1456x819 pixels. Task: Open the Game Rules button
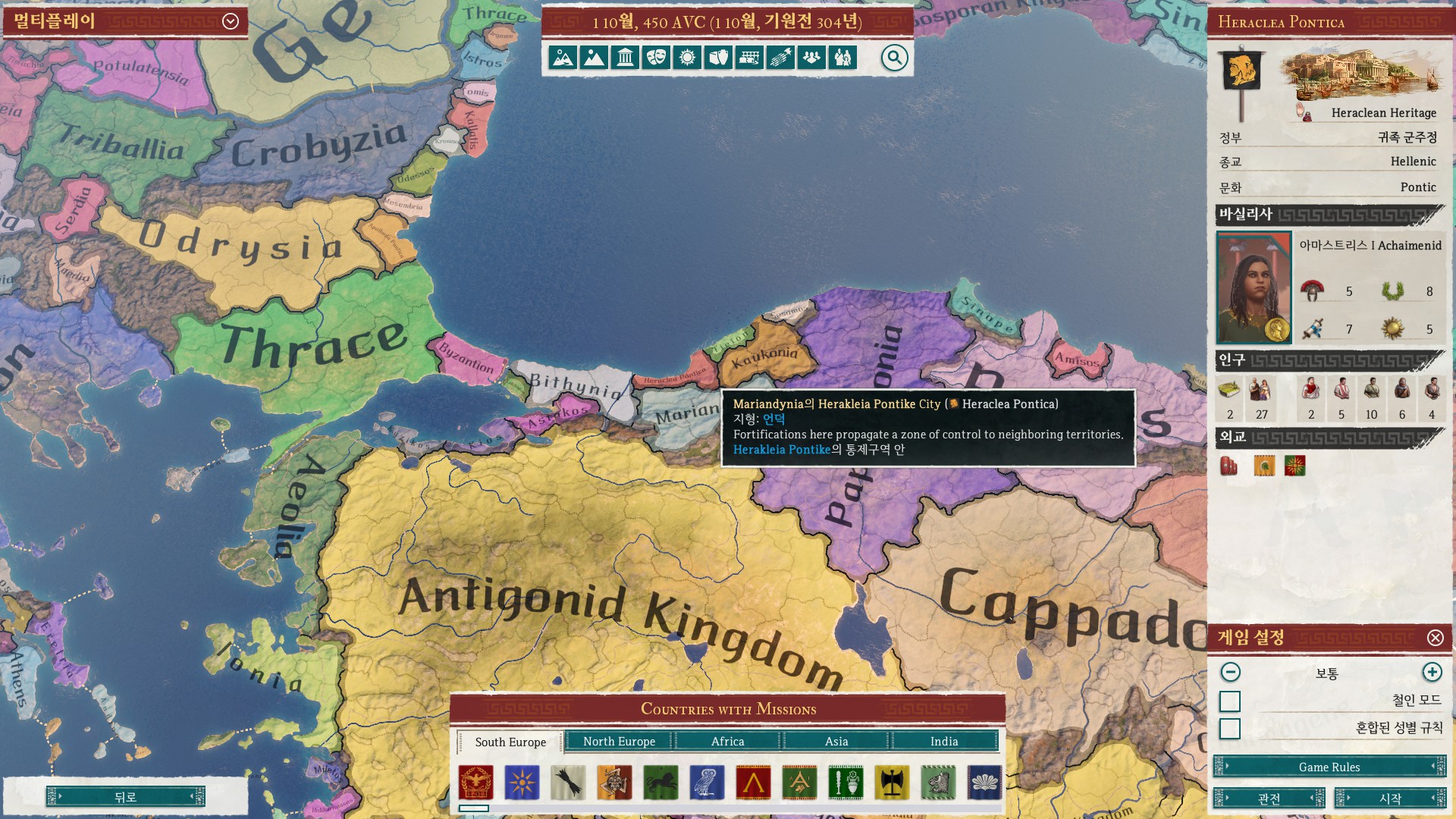(x=1329, y=767)
